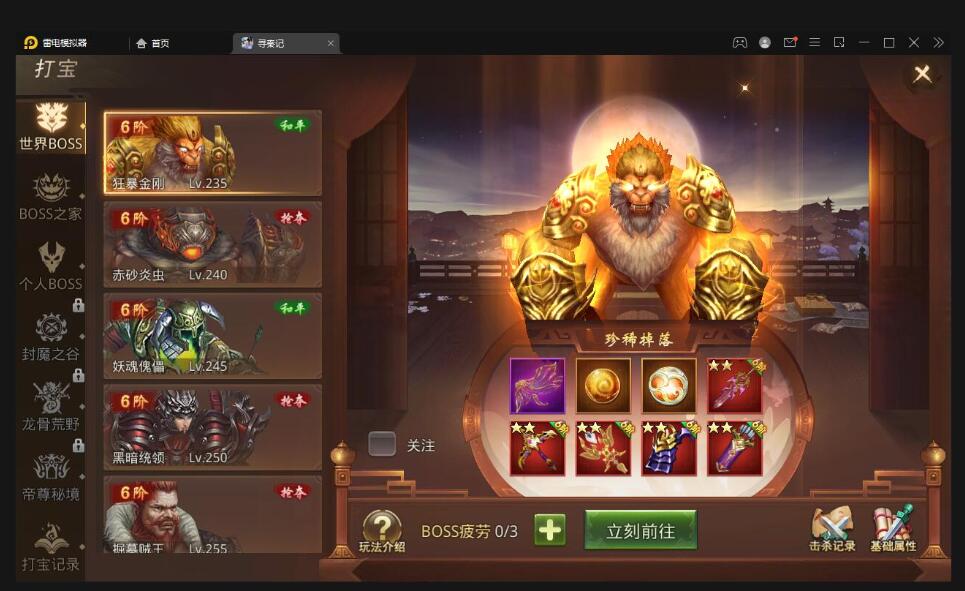Switch to the 世界BOSS tab
This screenshot has width=965, height=591.
coord(51,127)
